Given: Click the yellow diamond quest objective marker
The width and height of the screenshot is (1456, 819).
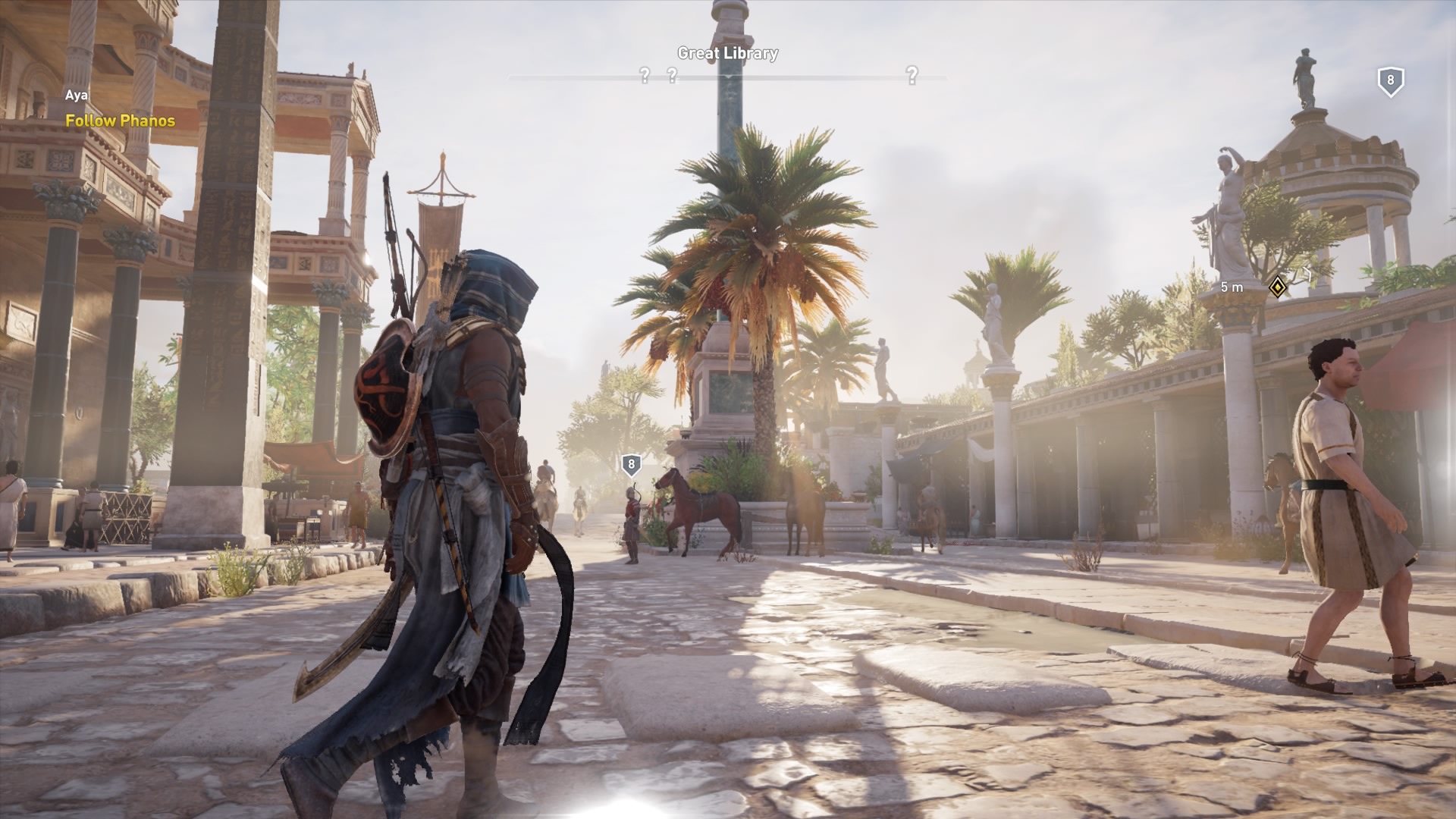Looking at the screenshot, I should (x=1278, y=287).
